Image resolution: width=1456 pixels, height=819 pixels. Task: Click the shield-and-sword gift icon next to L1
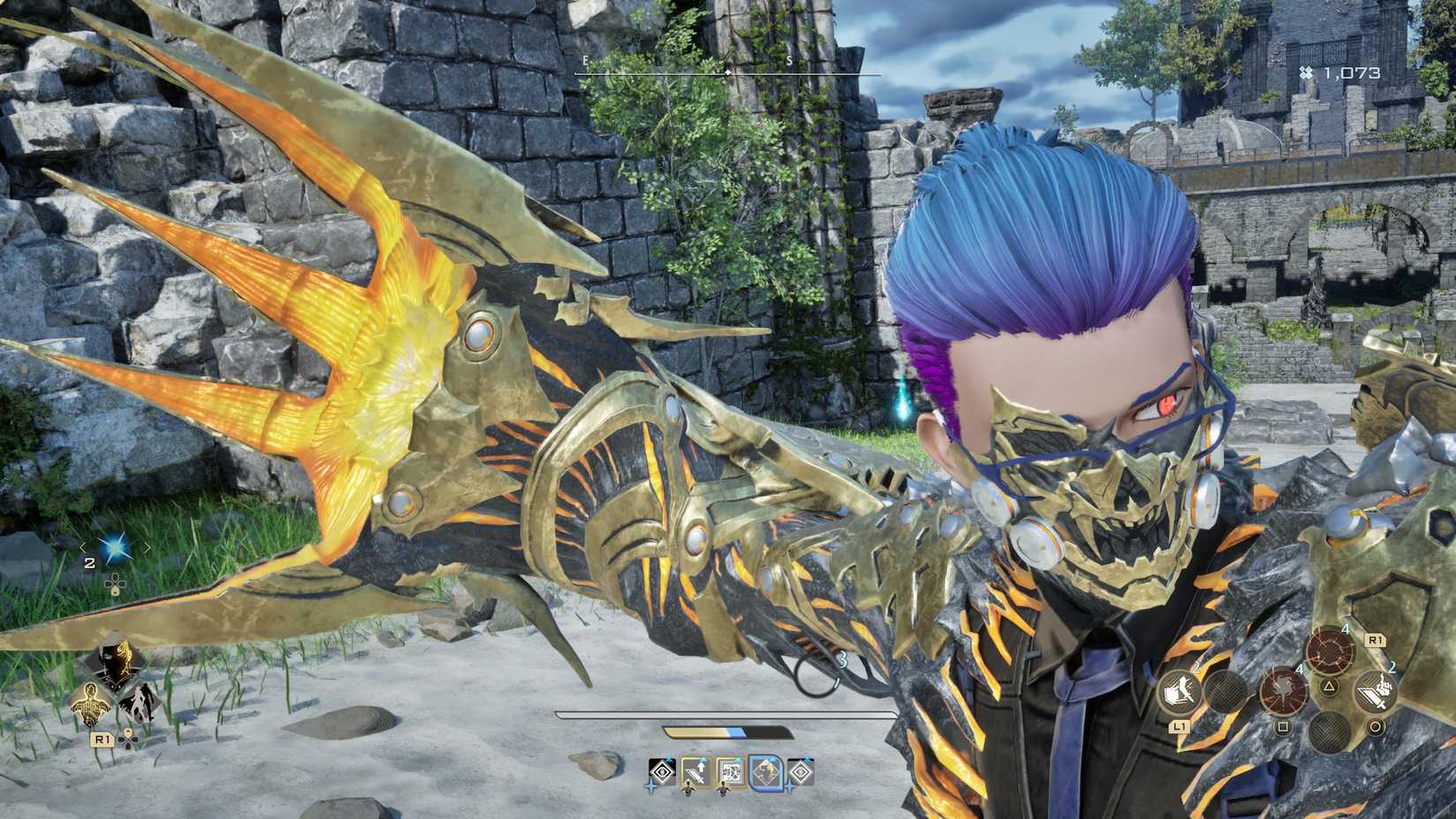point(1179,692)
